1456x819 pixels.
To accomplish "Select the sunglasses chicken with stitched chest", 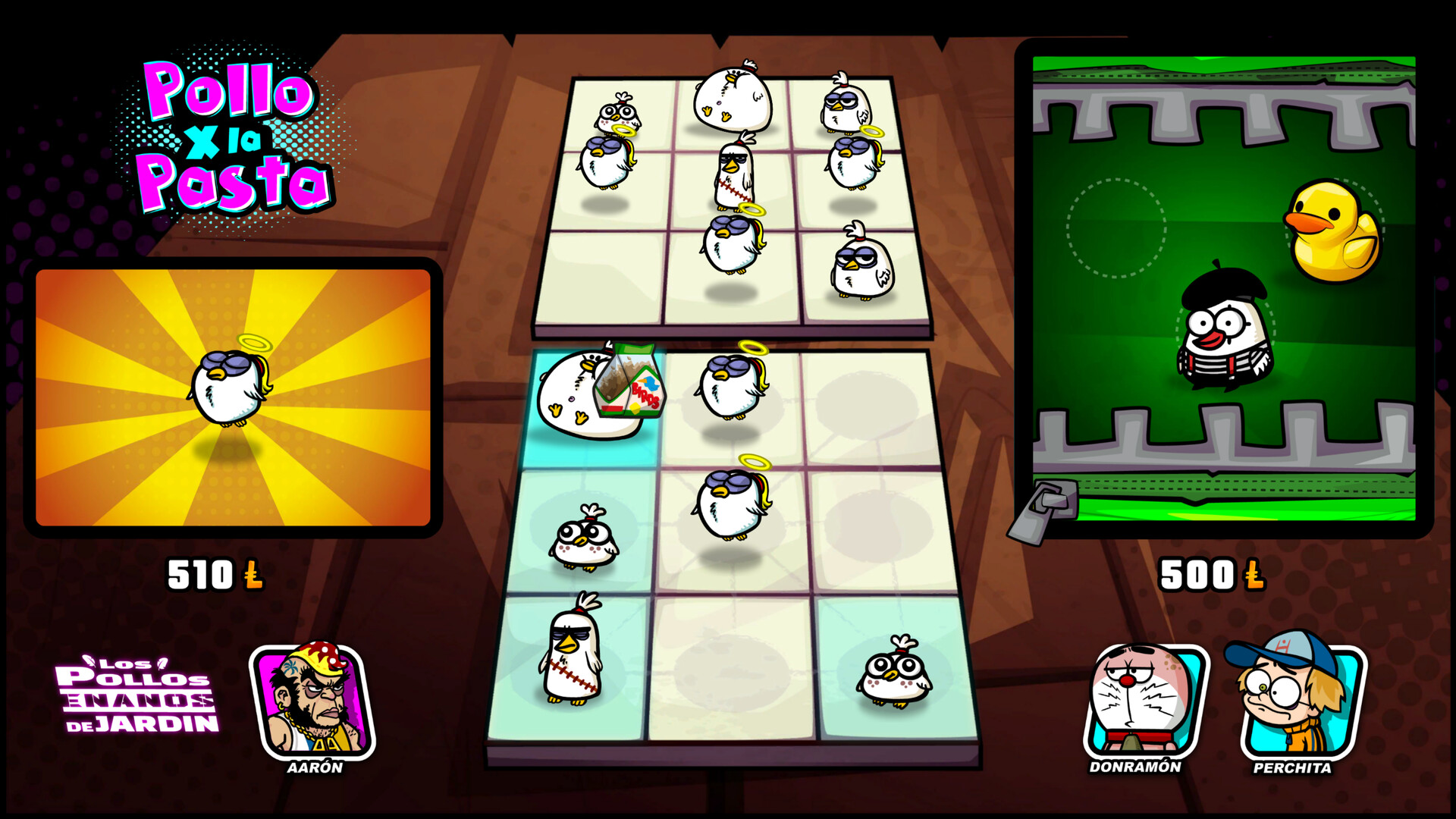I will 573,660.
